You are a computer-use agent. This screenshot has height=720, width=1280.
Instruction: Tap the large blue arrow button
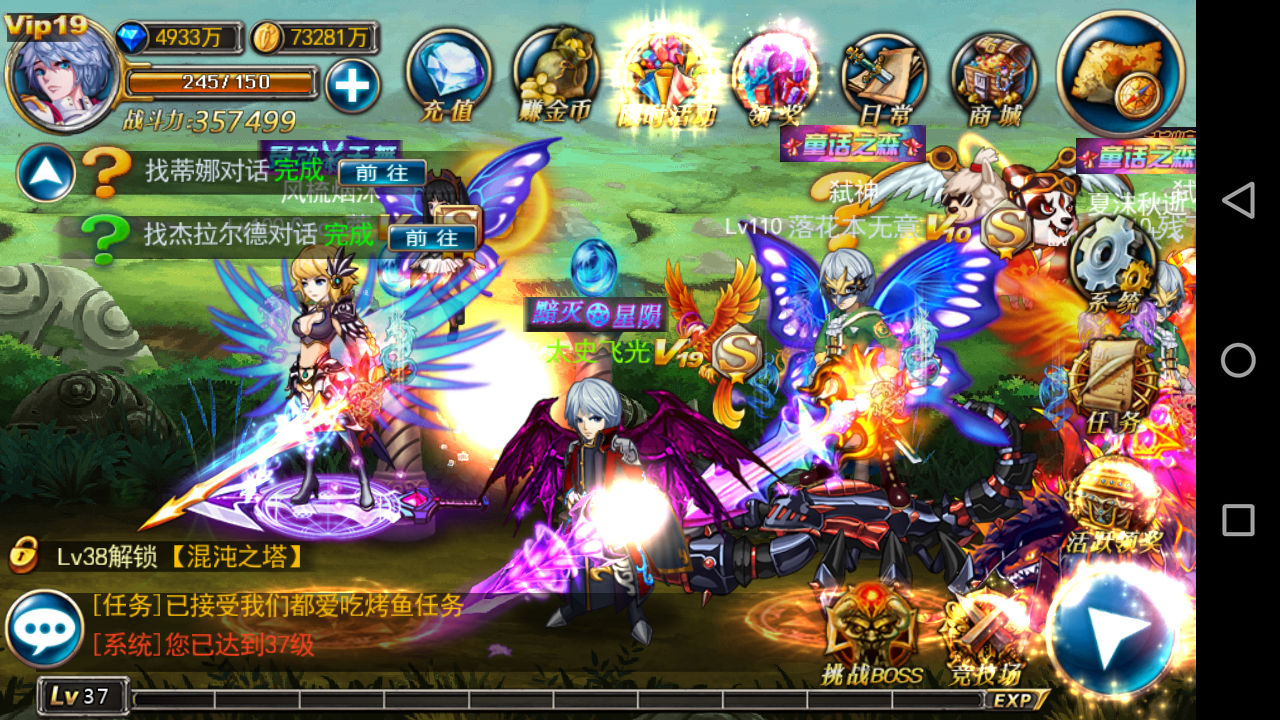pyautogui.click(x=1112, y=628)
